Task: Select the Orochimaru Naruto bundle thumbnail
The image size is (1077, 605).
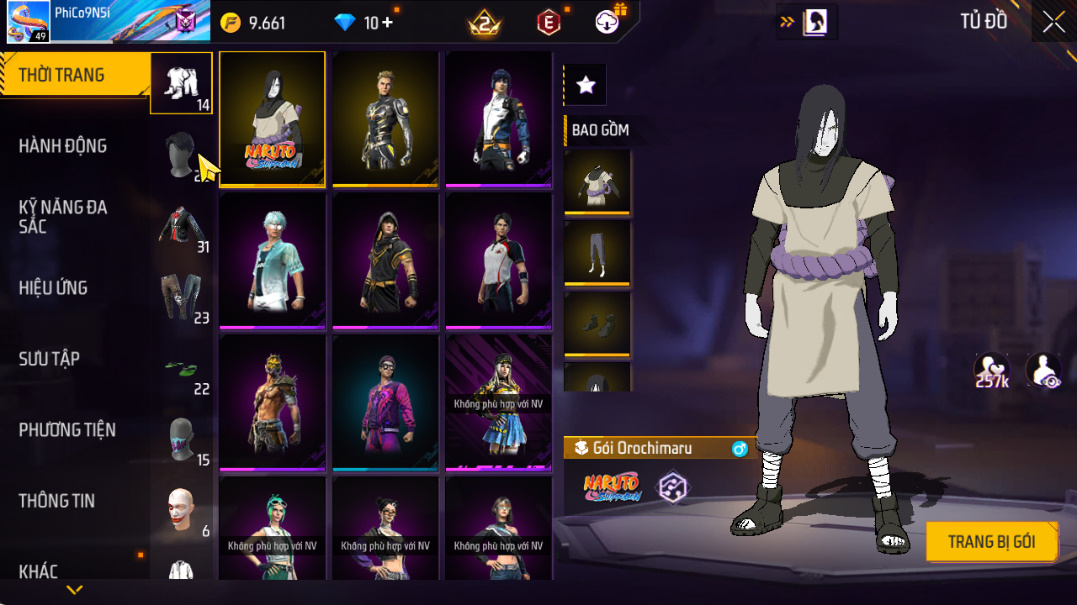Action: (272, 118)
